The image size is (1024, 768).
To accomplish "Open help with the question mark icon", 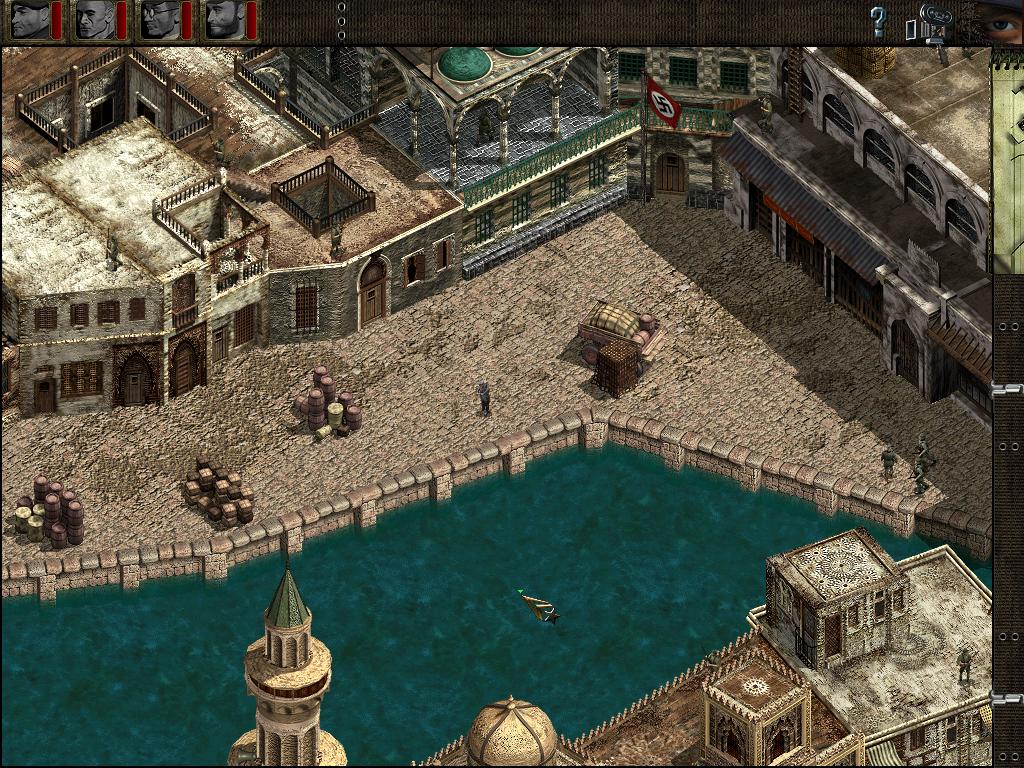I will pyautogui.click(x=878, y=22).
